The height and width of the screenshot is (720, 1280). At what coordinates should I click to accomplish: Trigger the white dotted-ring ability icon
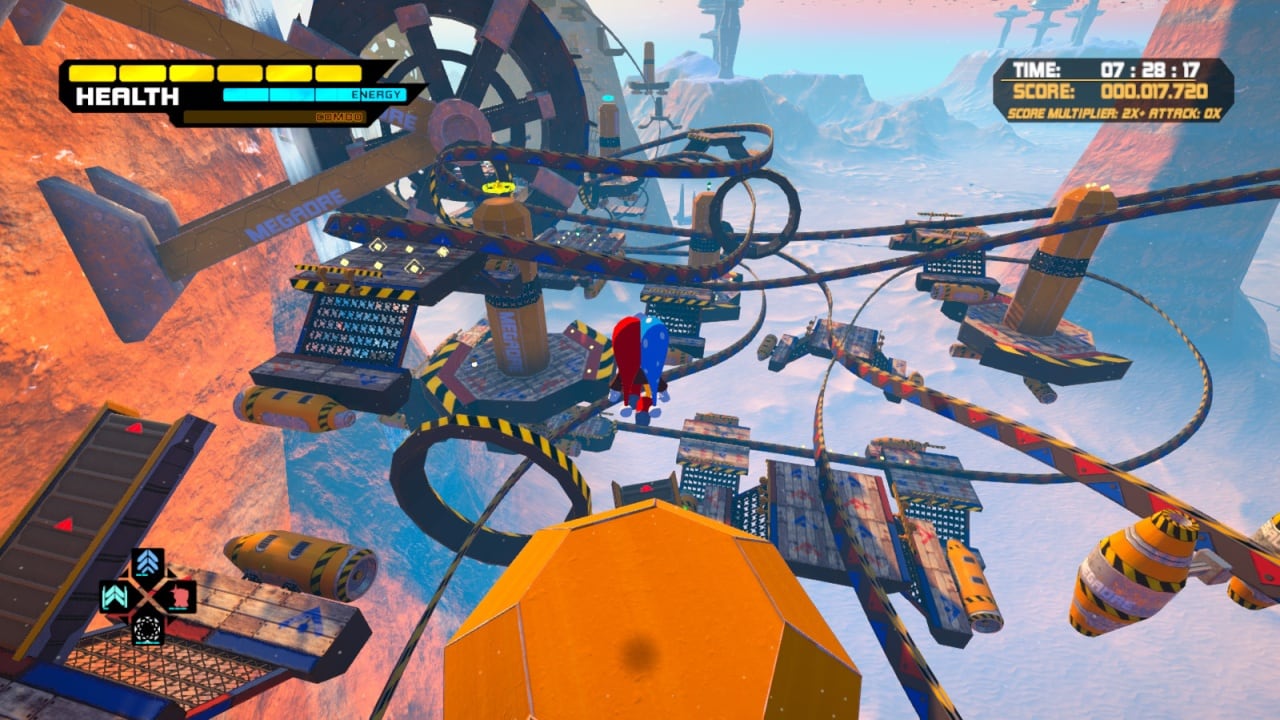tap(148, 629)
